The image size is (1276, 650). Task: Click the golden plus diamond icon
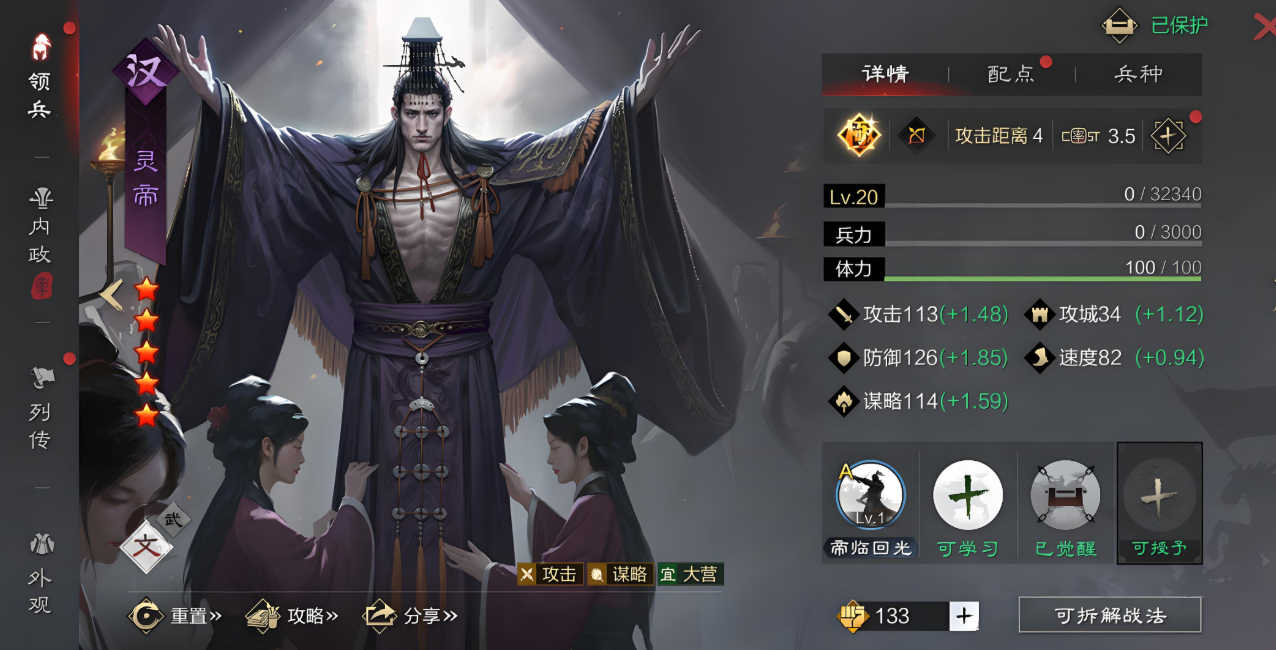tap(1167, 136)
